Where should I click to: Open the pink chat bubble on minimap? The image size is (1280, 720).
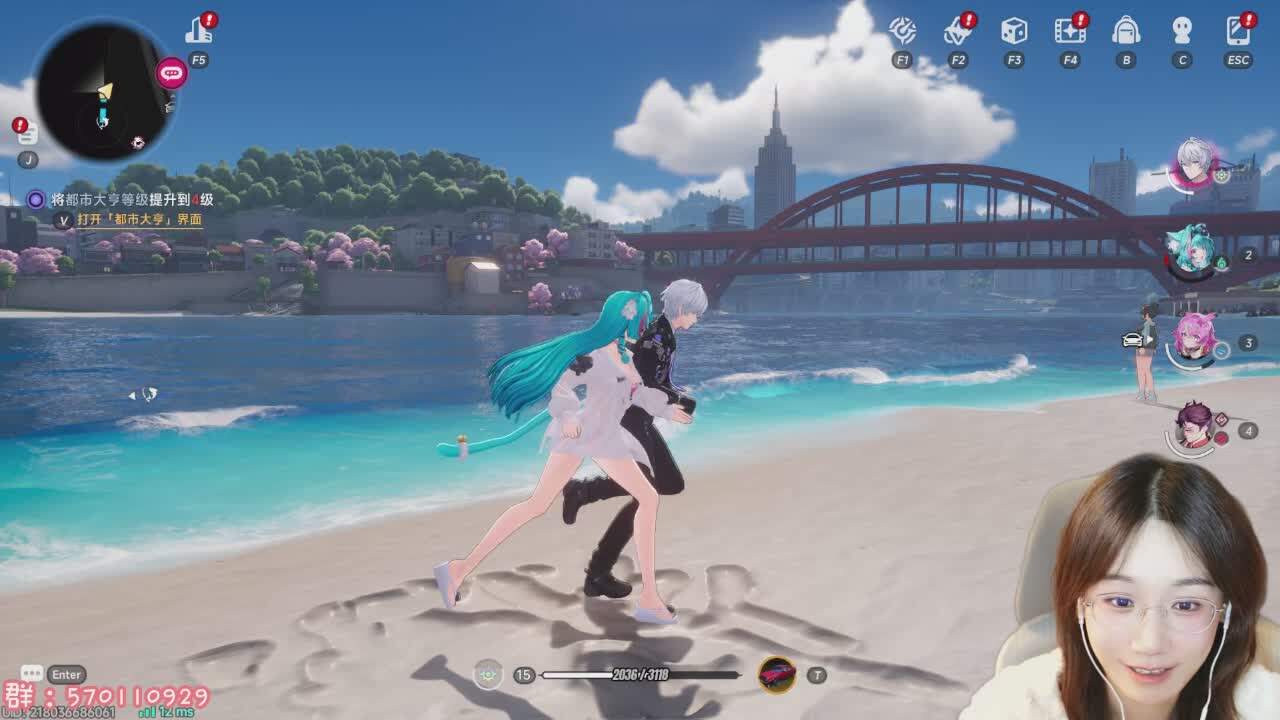tap(171, 72)
